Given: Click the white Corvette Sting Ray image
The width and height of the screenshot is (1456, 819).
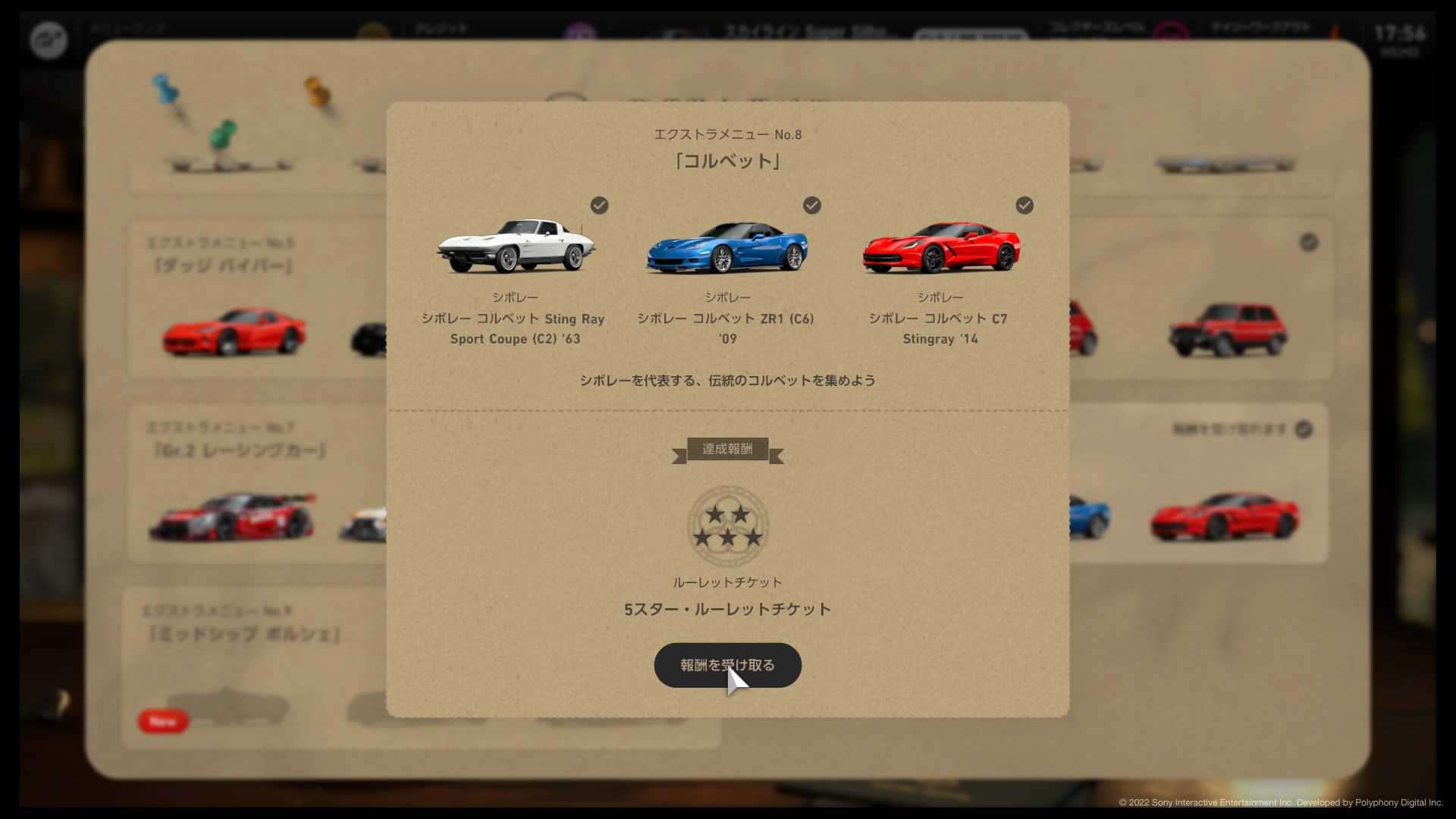Looking at the screenshot, I should [x=516, y=244].
